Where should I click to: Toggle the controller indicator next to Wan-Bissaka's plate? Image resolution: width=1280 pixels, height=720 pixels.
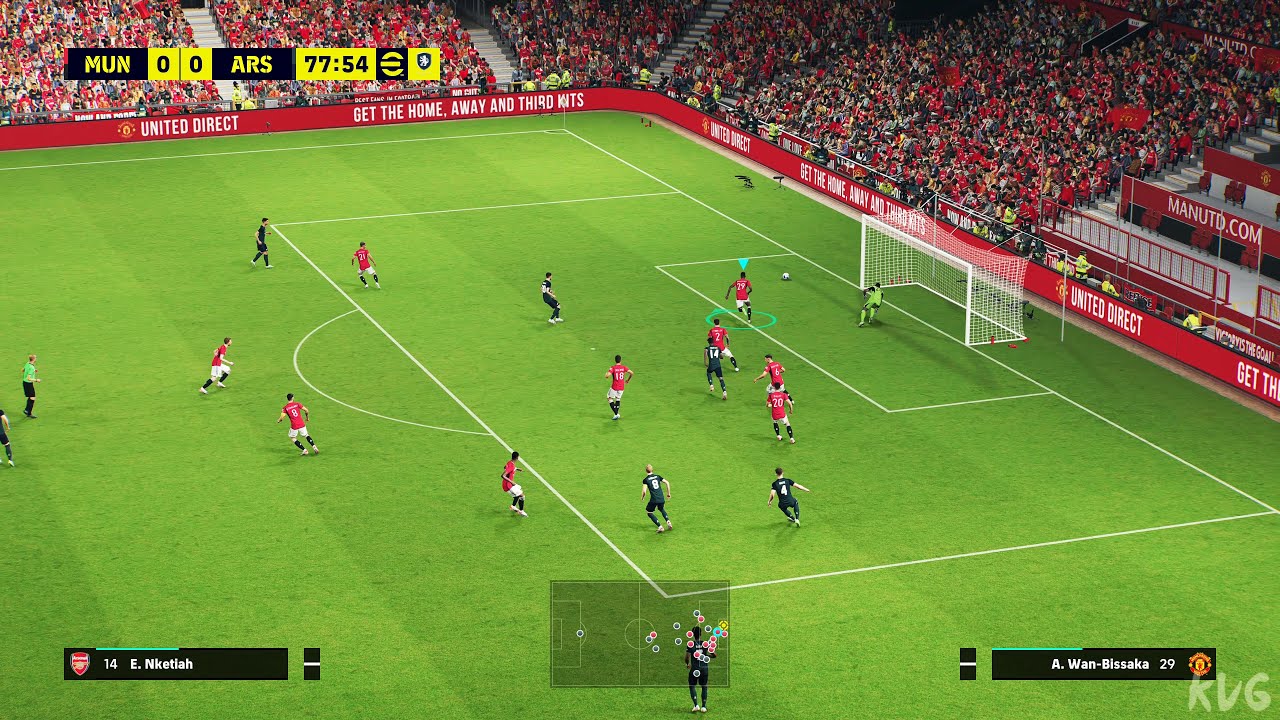(x=968, y=662)
